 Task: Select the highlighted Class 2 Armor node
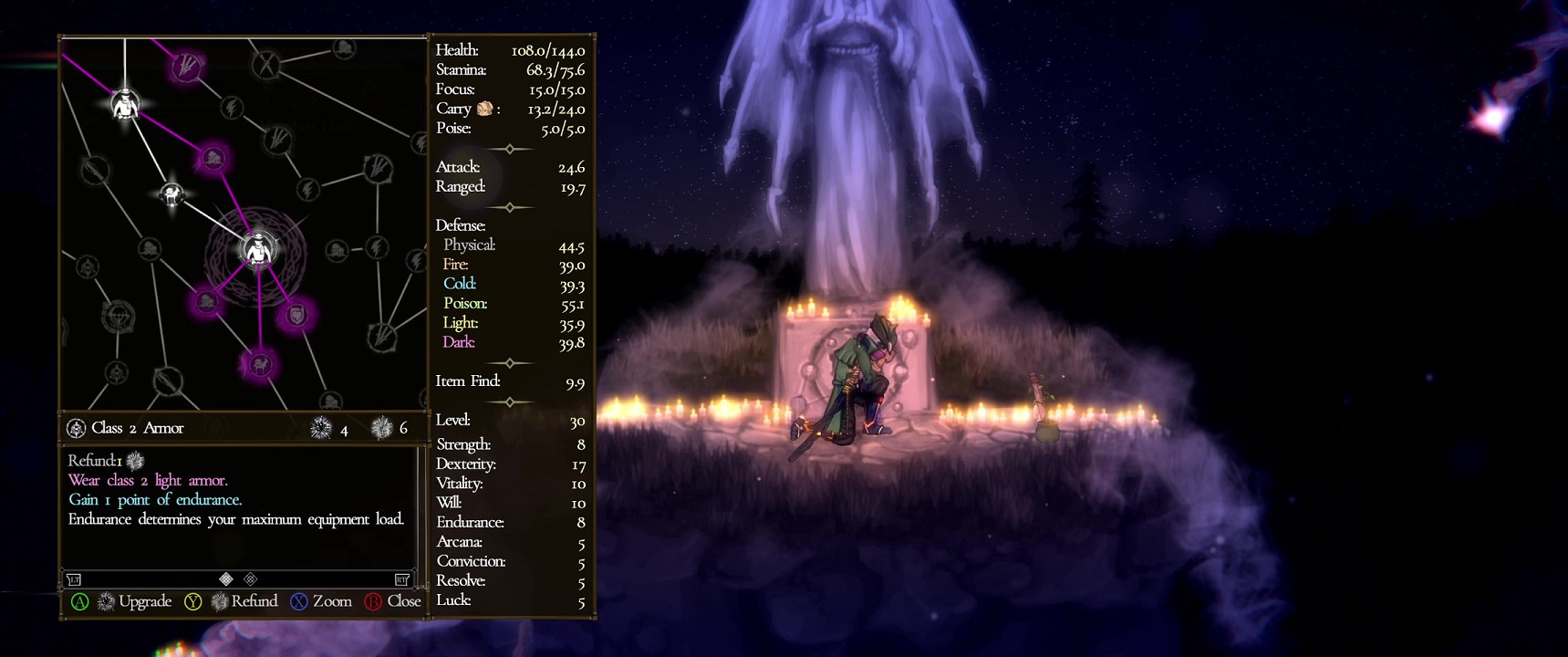259,249
